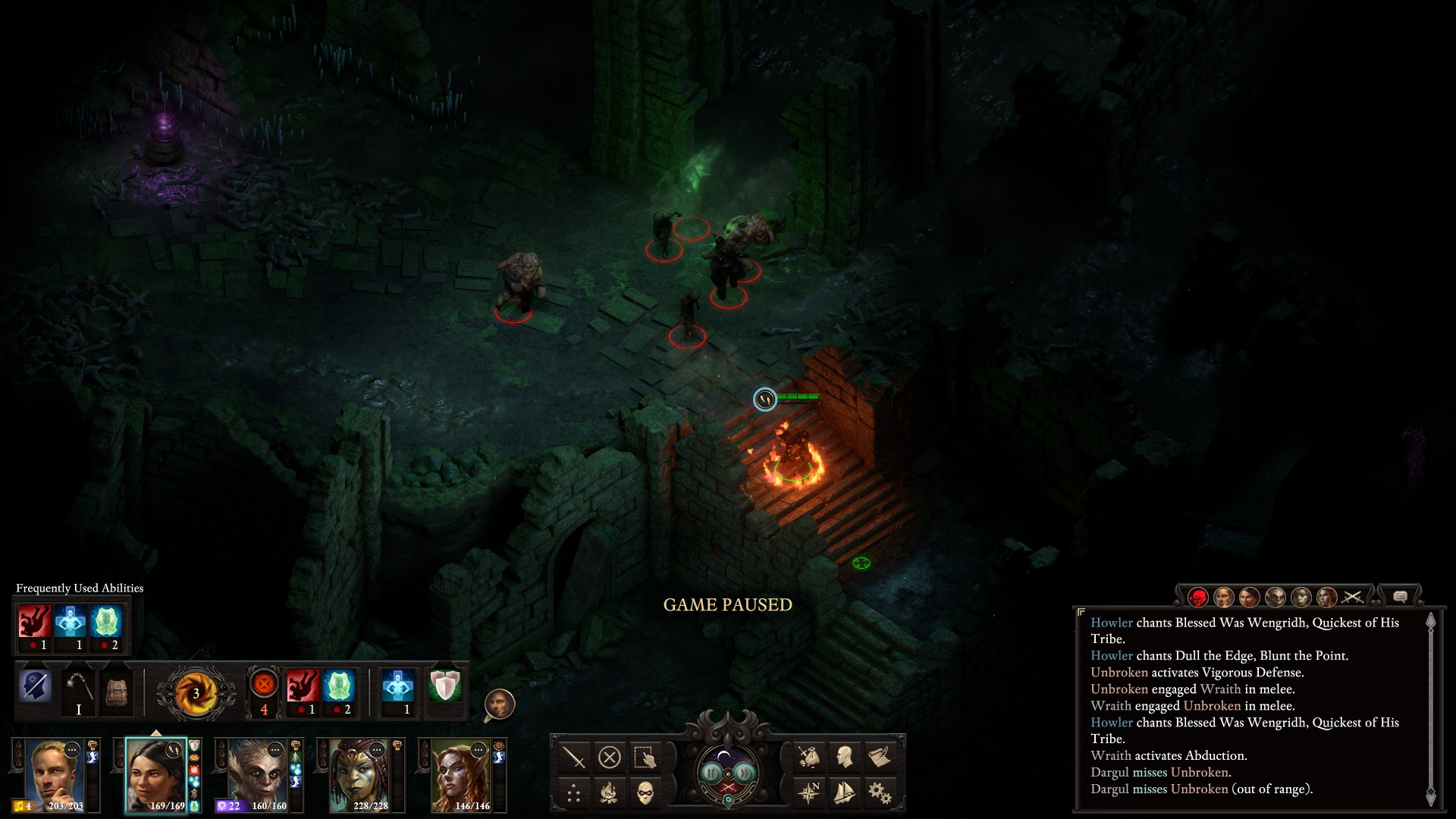Cancel current action with the circled X
The image size is (1456, 819).
(x=610, y=757)
